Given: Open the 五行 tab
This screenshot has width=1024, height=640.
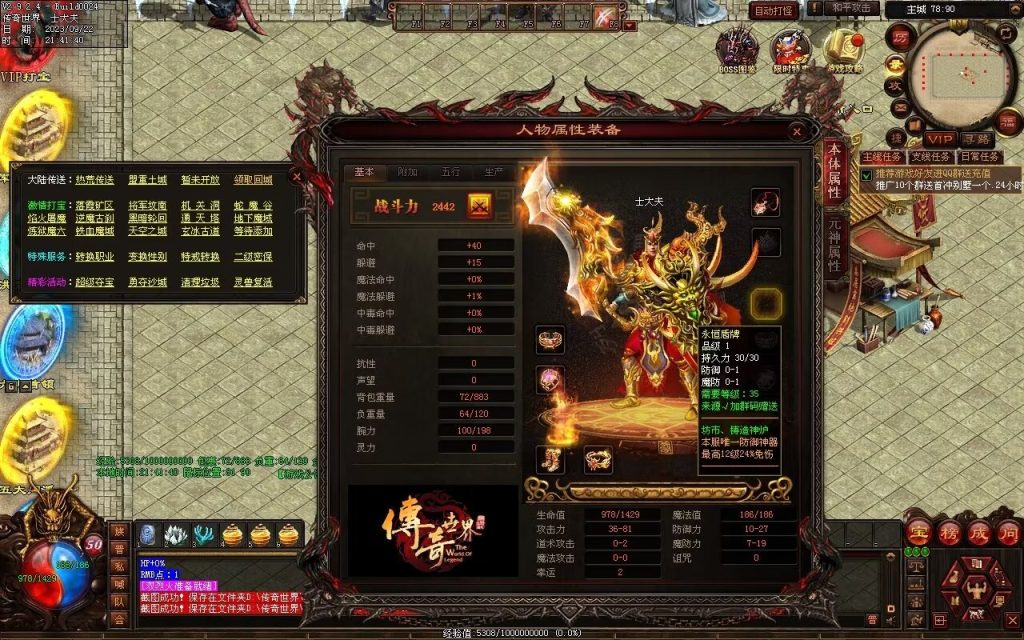Looking at the screenshot, I should coord(450,172).
